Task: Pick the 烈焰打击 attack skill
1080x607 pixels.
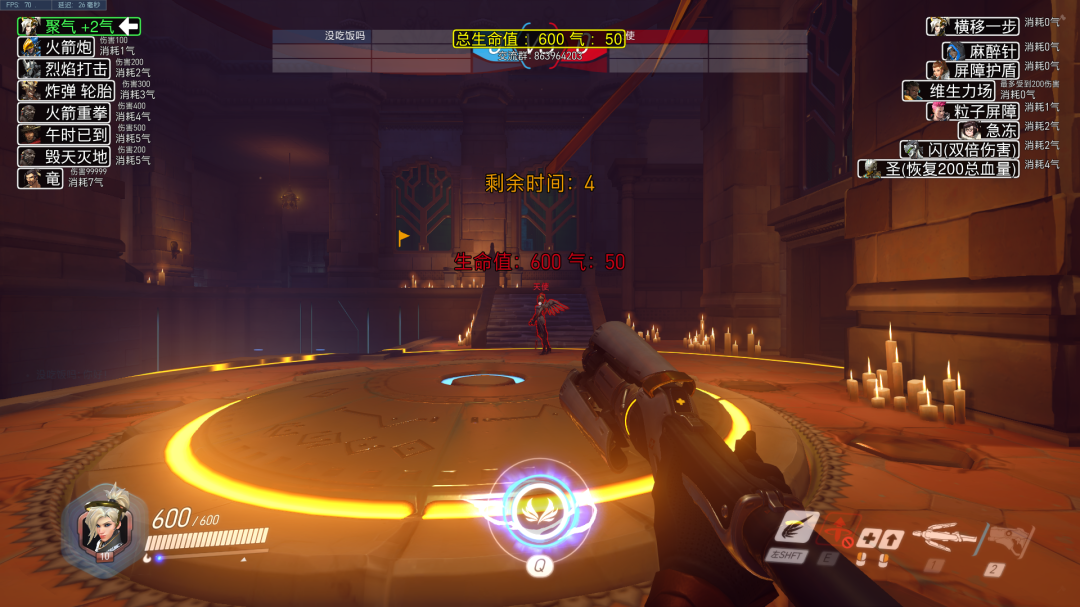Action: point(64,69)
